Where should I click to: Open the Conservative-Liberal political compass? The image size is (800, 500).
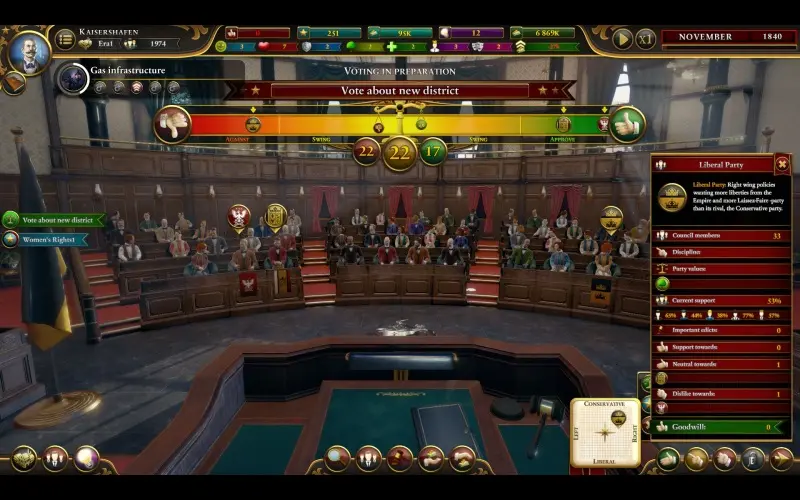coord(605,432)
